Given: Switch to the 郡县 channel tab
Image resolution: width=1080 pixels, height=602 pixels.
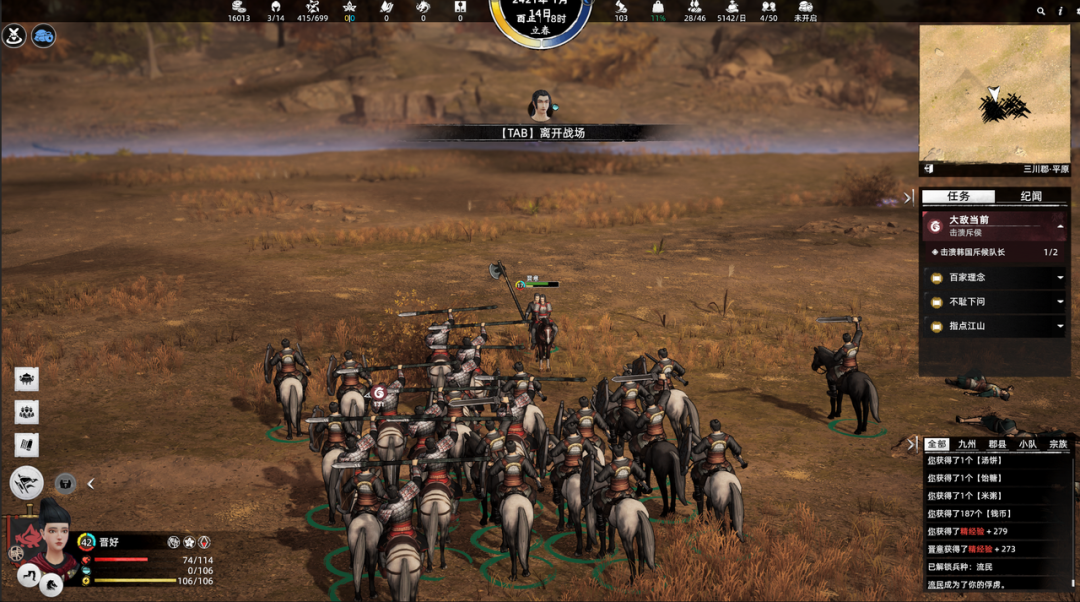Looking at the screenshot, I should tap(997, 444).
